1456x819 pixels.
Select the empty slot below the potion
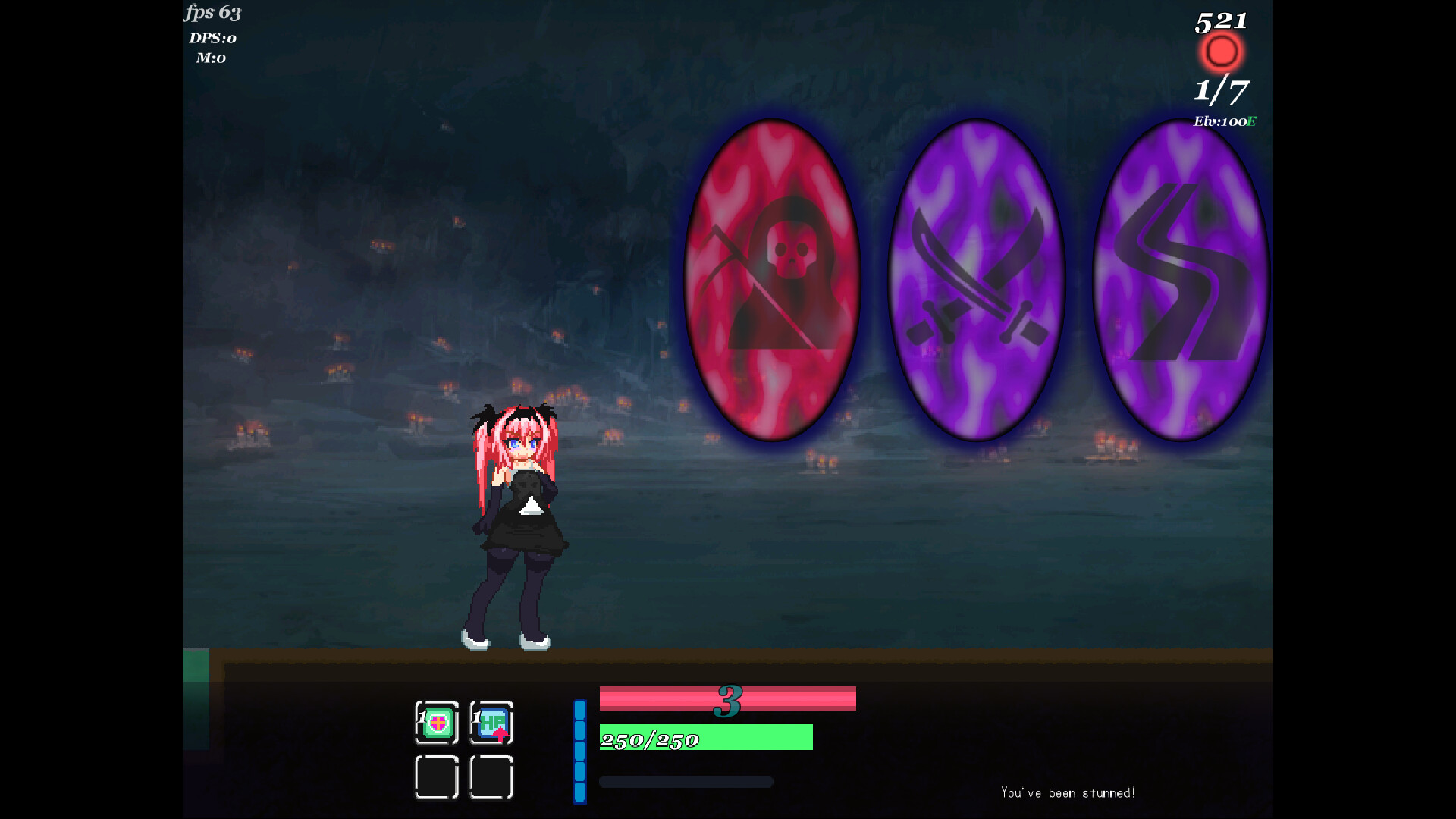437,777
